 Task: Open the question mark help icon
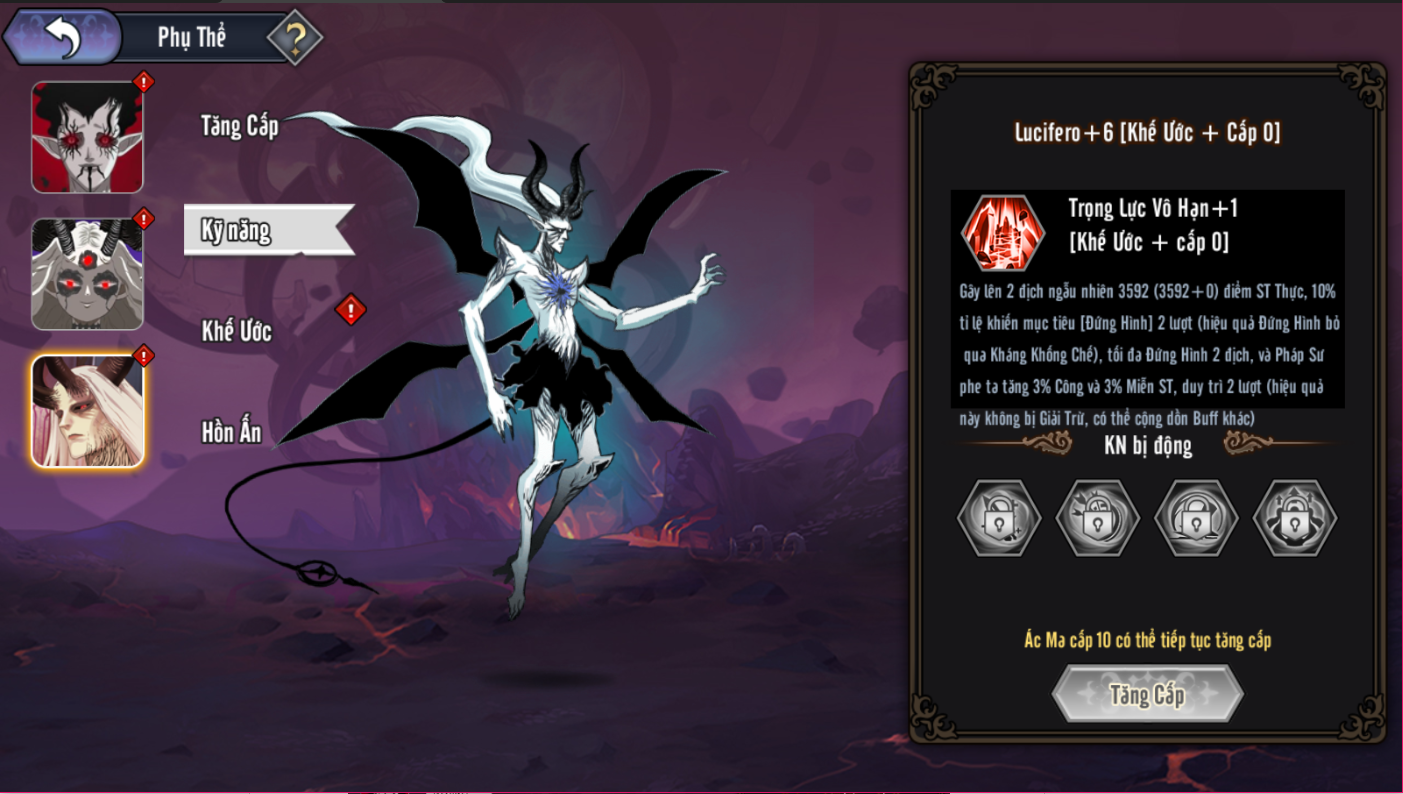pyautogui.click(x=295, y=38)
